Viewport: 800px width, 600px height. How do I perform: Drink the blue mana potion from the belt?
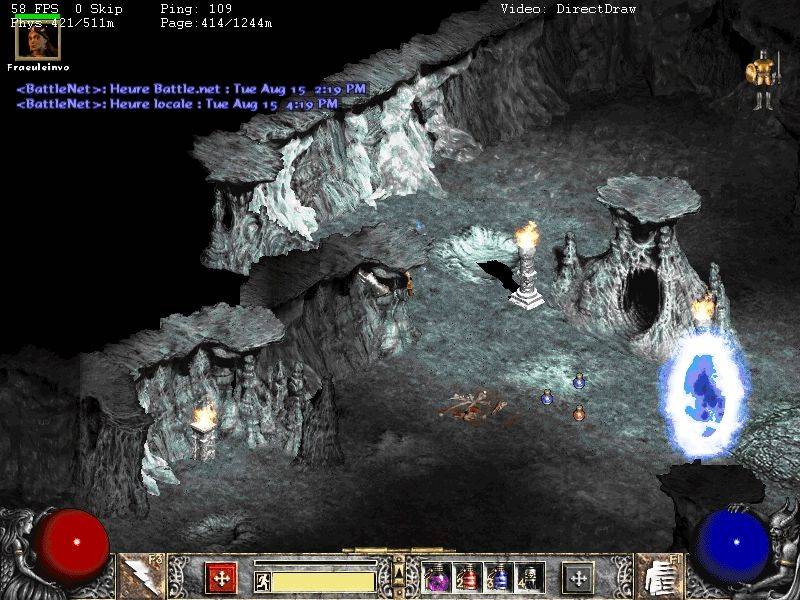(x=498, y=577)
